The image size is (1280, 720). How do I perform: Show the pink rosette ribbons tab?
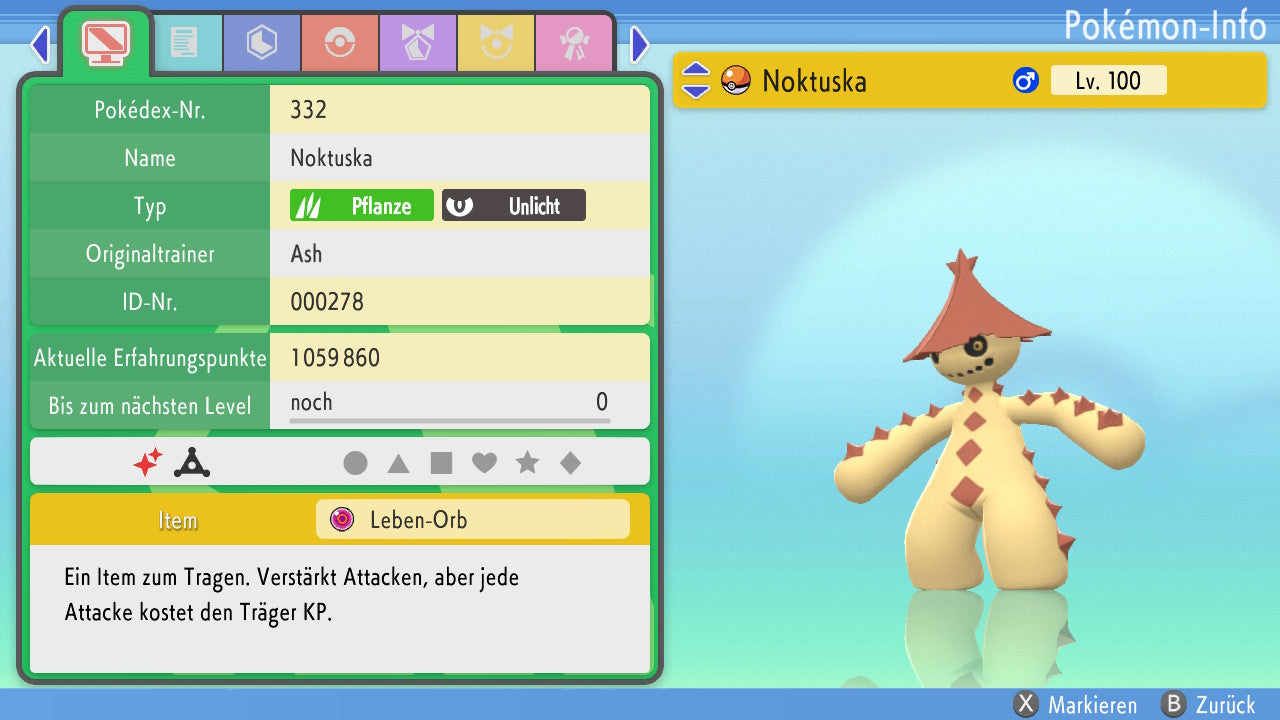click(x=574, y=43)
